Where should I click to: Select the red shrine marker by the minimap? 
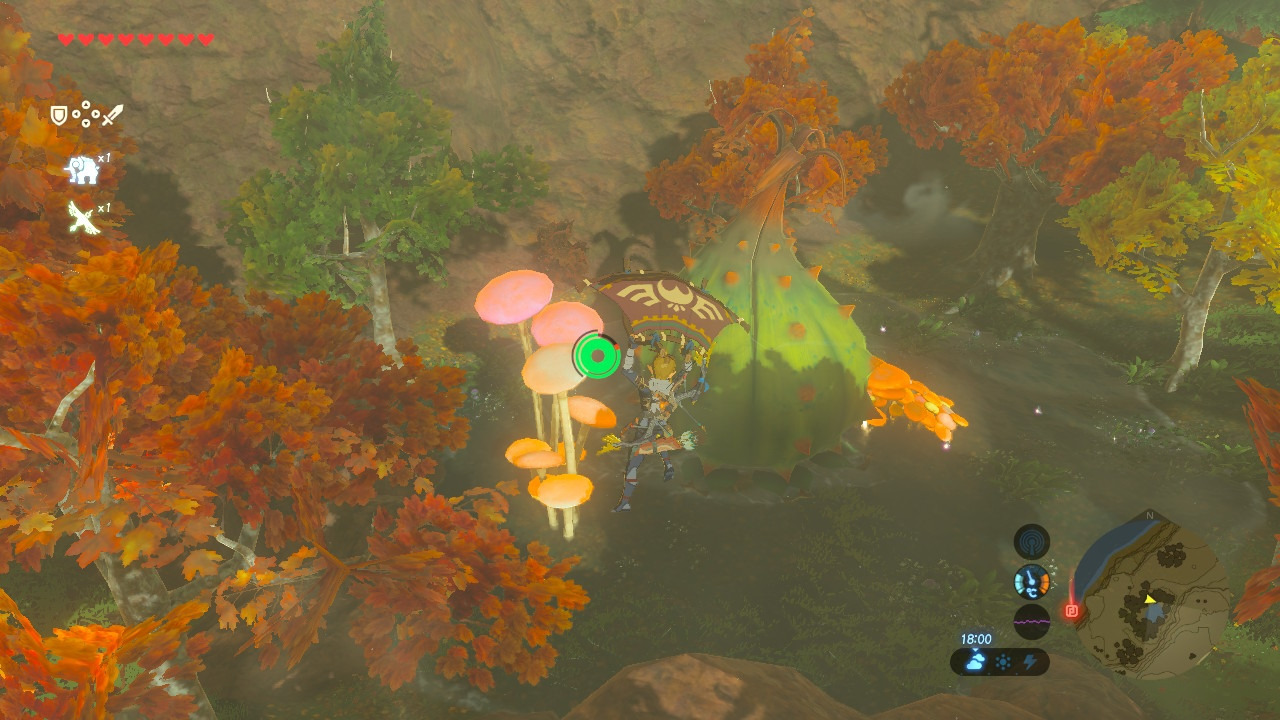pyautogui.click(x=1071, y=610)
